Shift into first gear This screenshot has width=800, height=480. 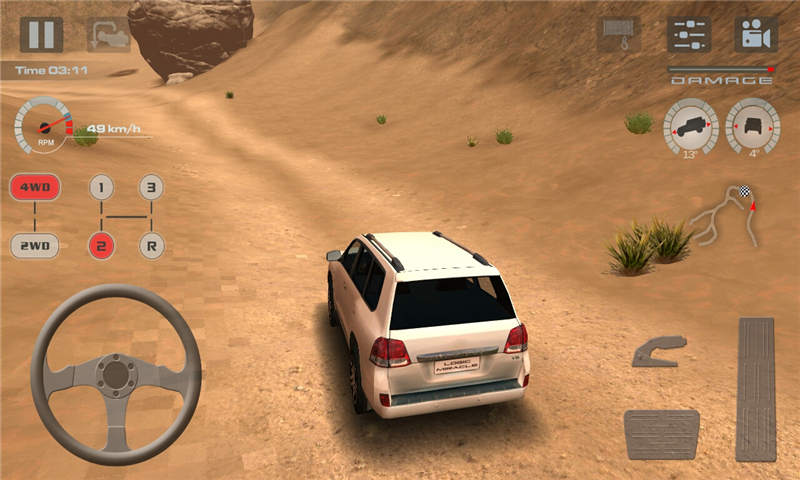coord(101,187)
